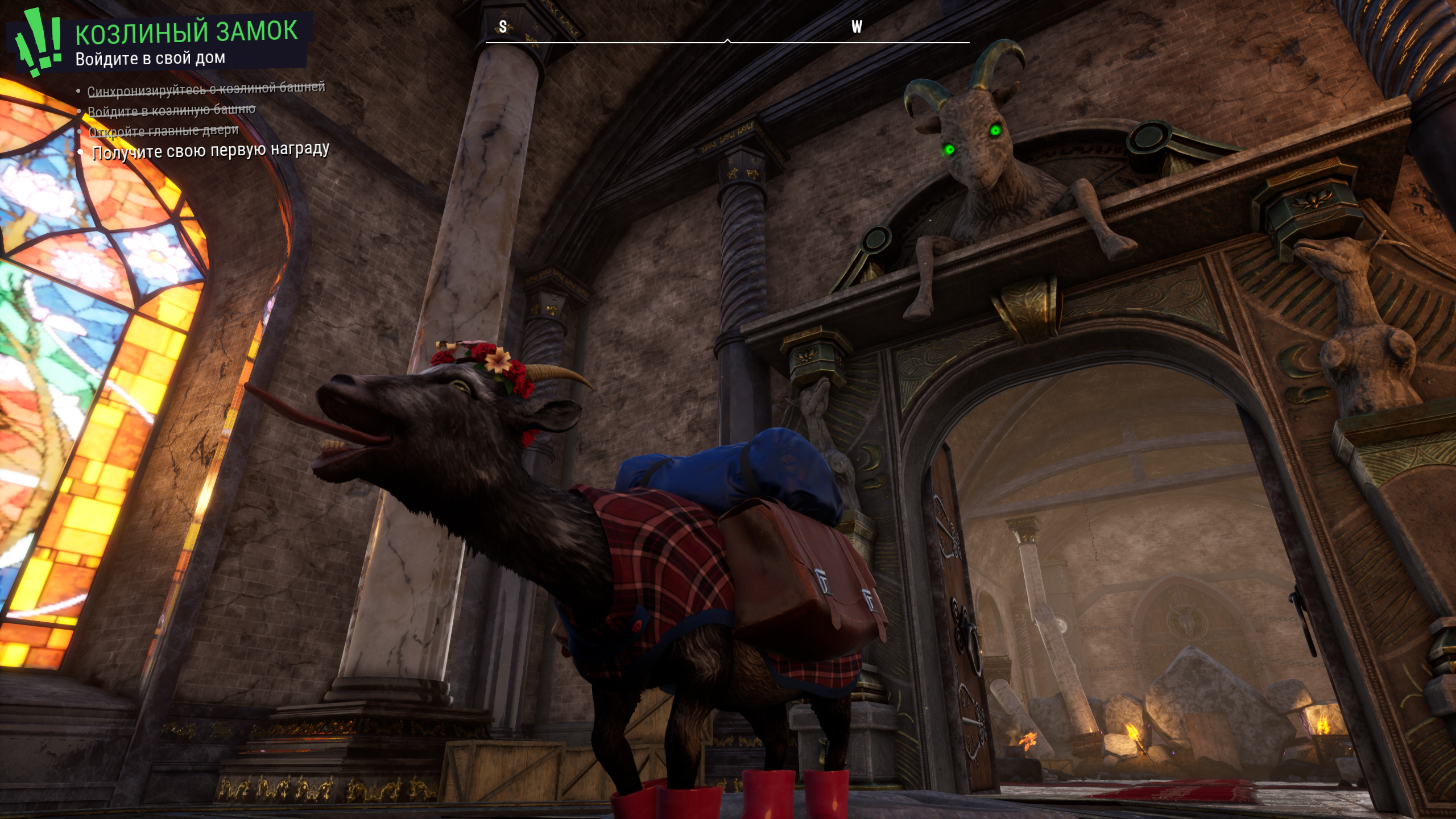1456x819 pixels.
Task: Click the objective Получите свою первую награду
Action: point(210,151)
